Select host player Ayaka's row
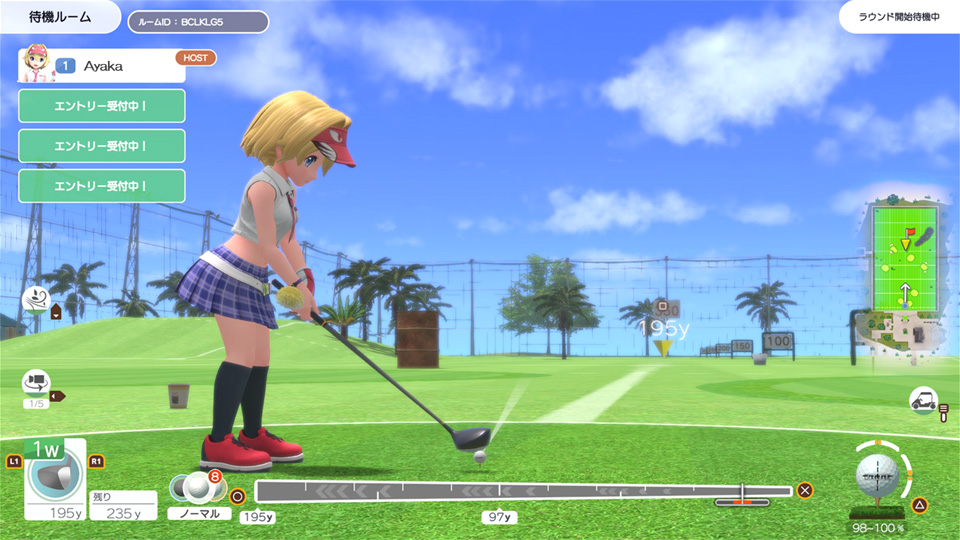 101,66
